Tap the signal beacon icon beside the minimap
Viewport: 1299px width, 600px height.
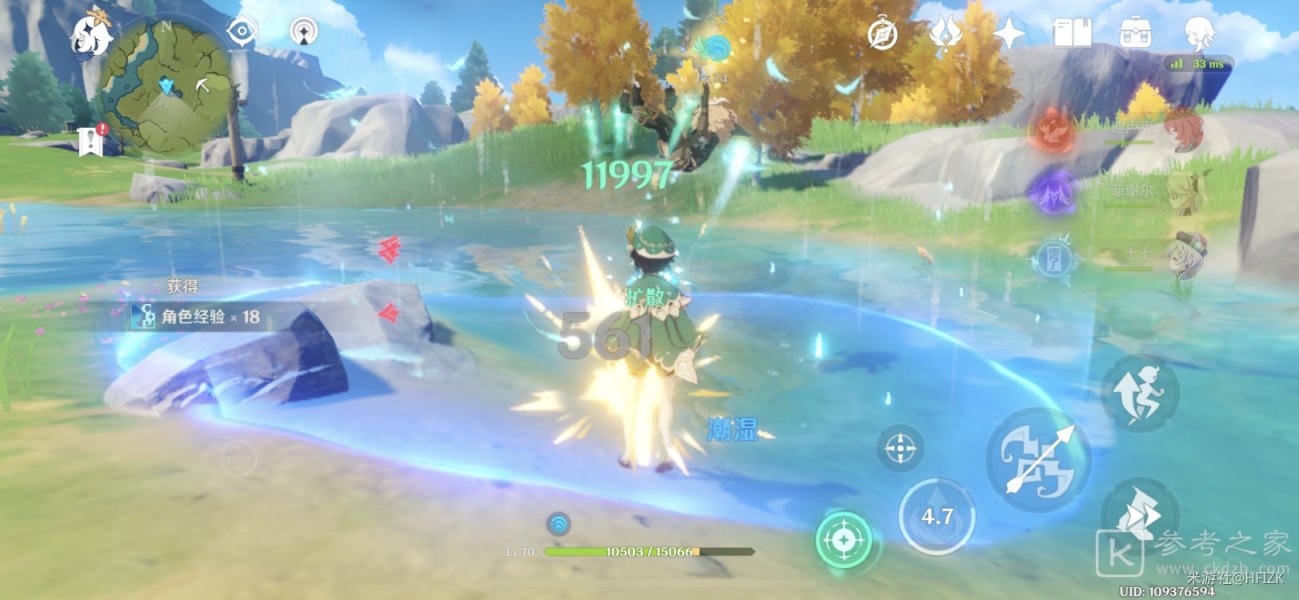(303, 31)
